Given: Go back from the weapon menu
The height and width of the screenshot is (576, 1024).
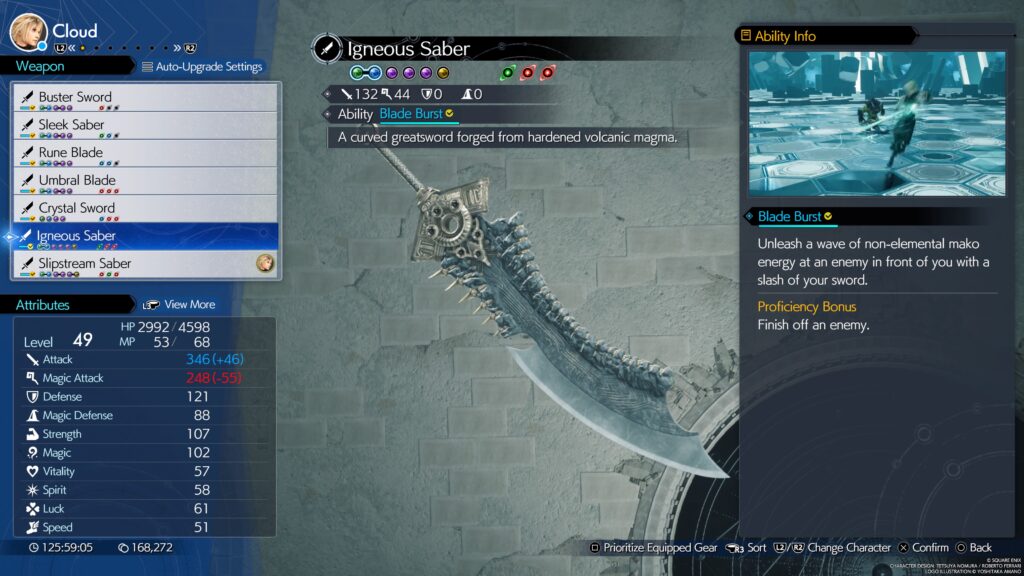Looking at the screenshot, I should point(973,547).
